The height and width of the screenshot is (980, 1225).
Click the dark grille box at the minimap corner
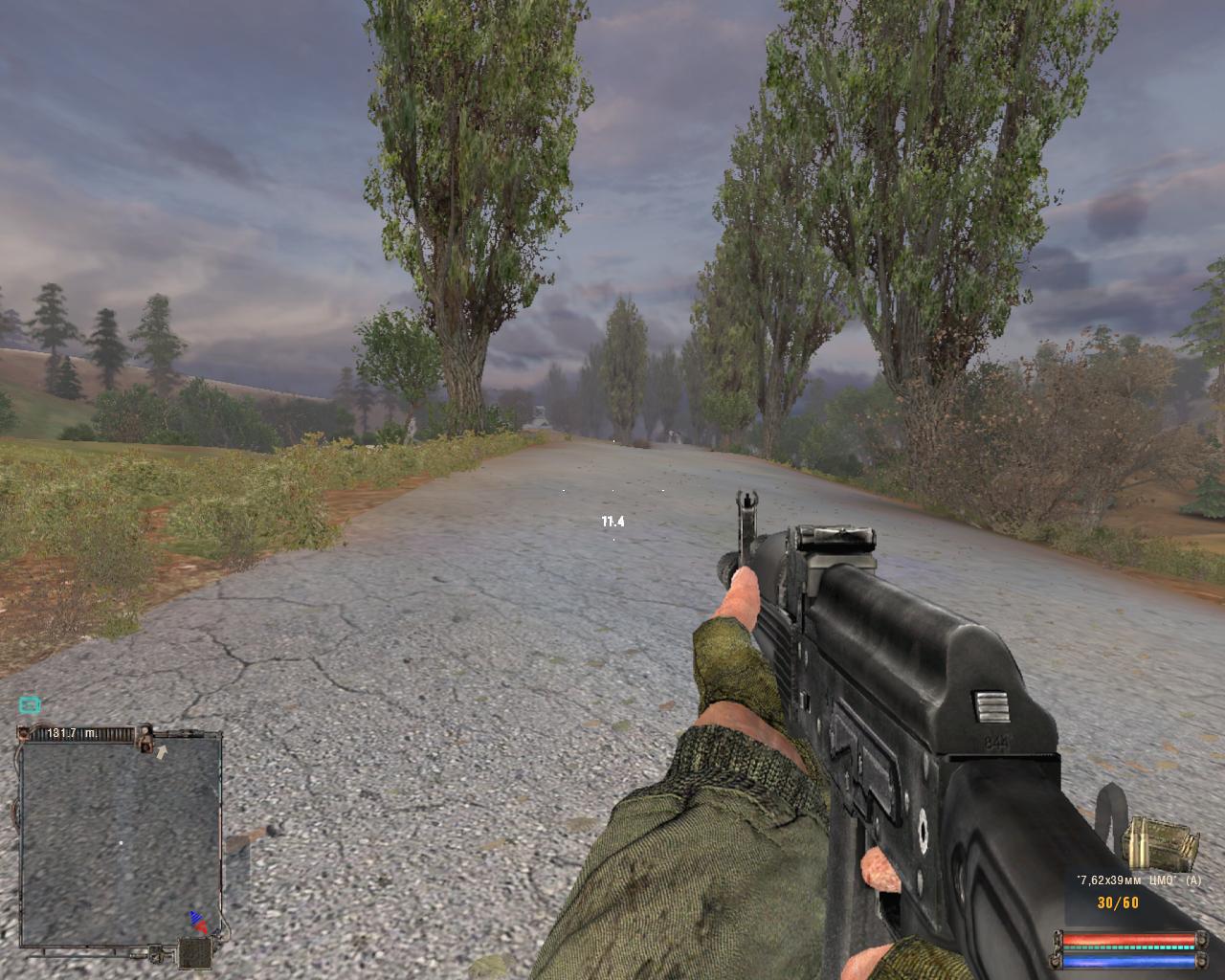(196, 952)
